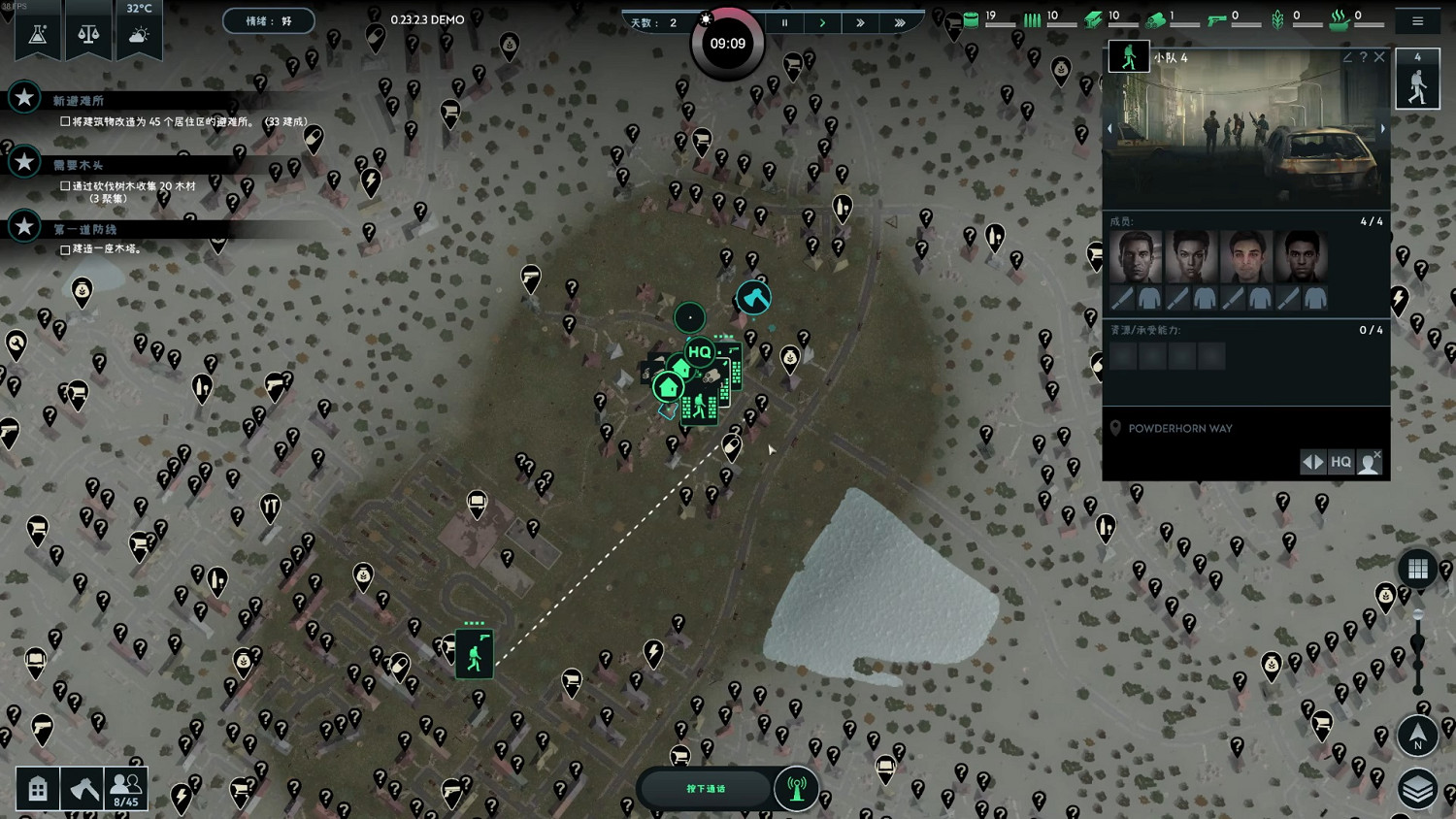Select the HQ marker on the map
Screen dimensions: 1456x819
699,351
